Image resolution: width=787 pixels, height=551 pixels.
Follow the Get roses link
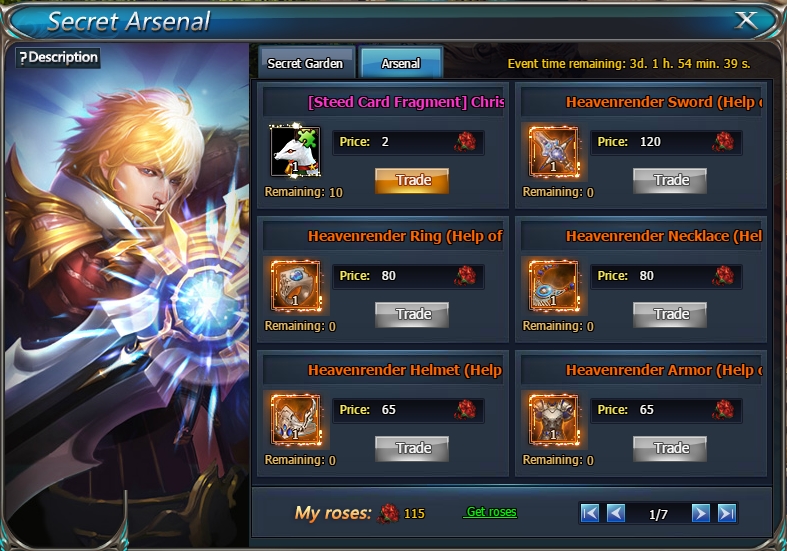pos(491,512)
